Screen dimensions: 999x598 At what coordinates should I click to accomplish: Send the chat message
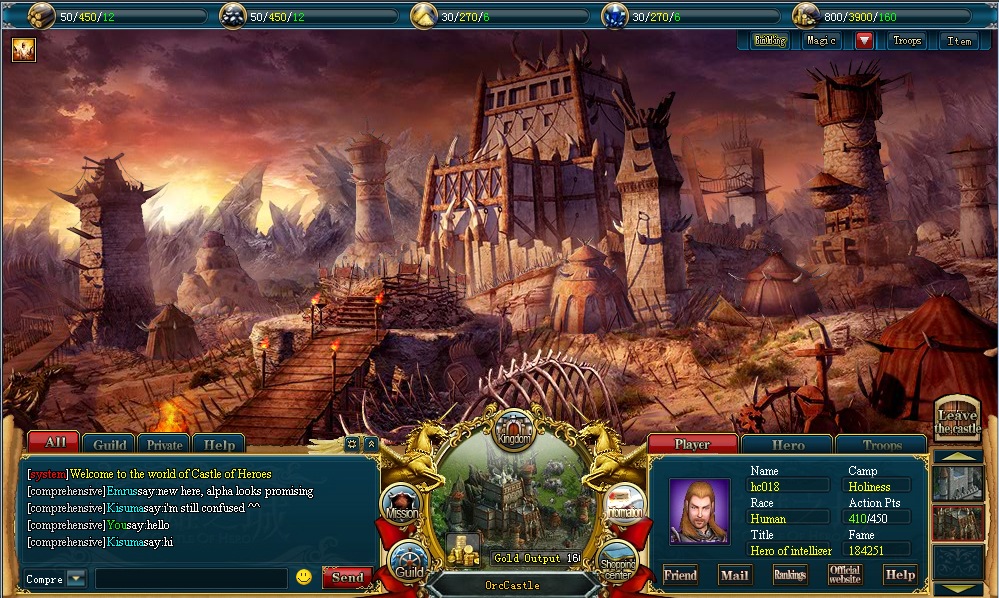pos(347,578)
